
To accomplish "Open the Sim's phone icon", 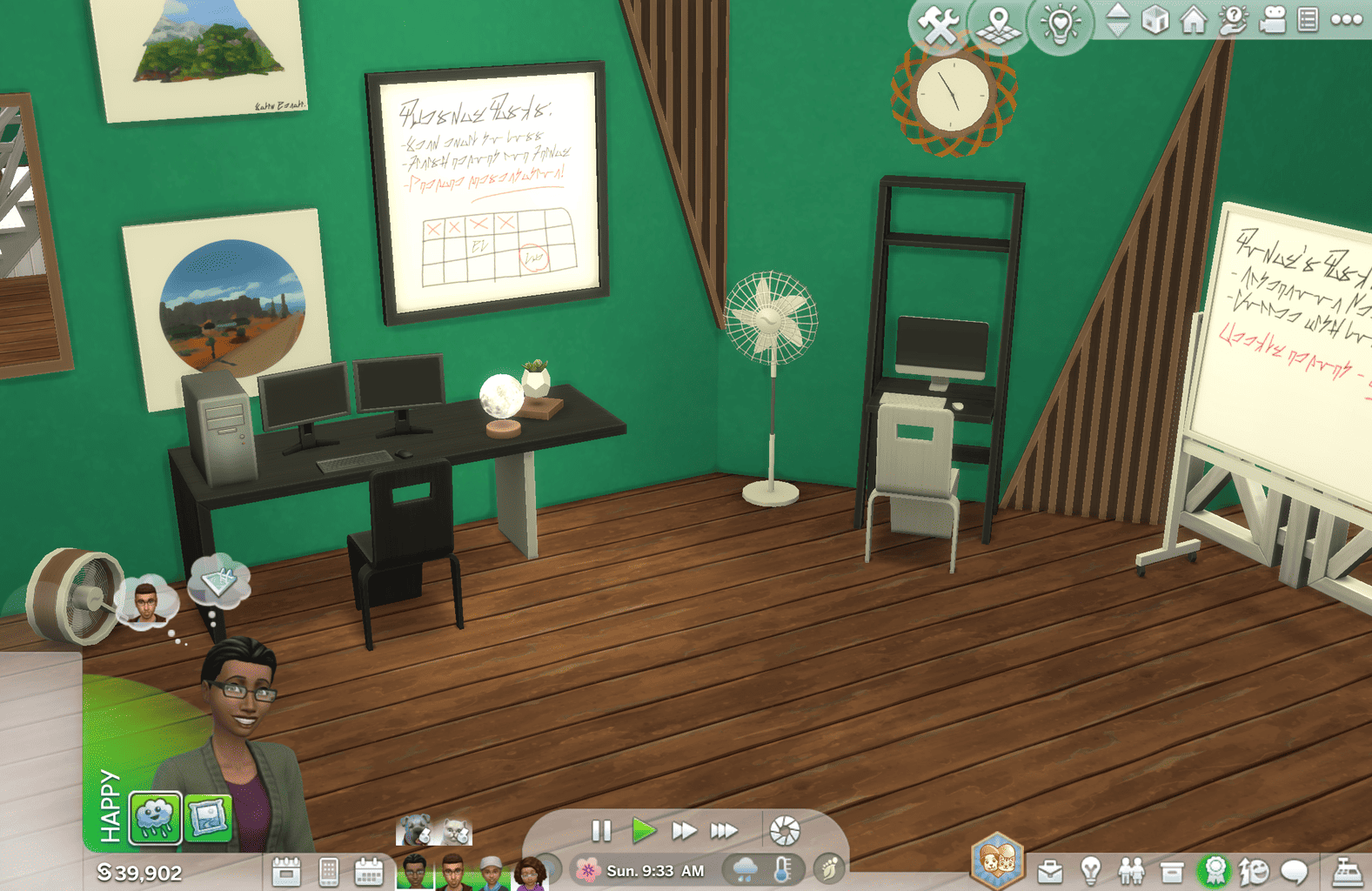I will pos(329,870).
